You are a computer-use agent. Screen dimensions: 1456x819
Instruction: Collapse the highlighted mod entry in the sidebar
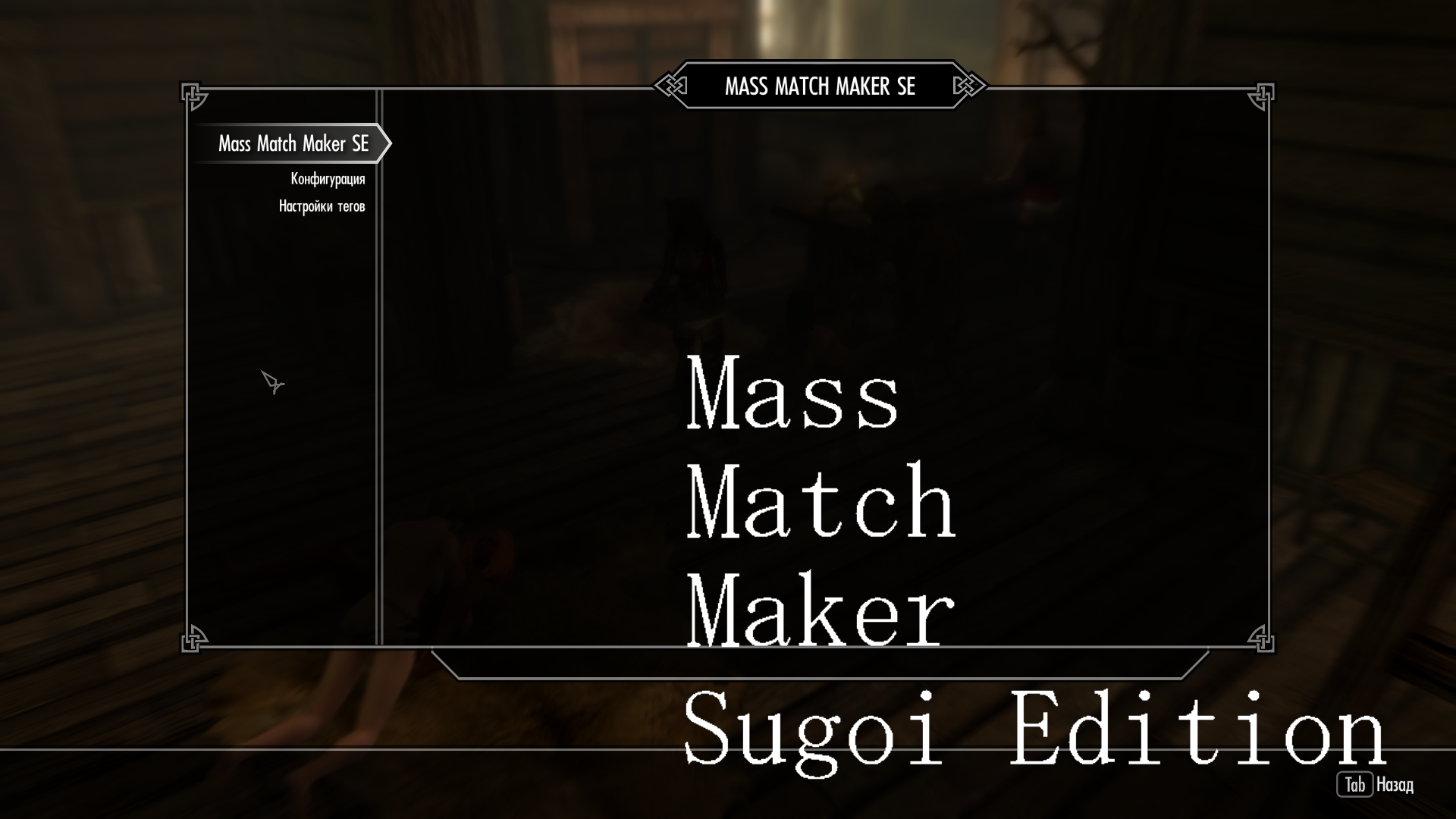(x=294, y=143)
